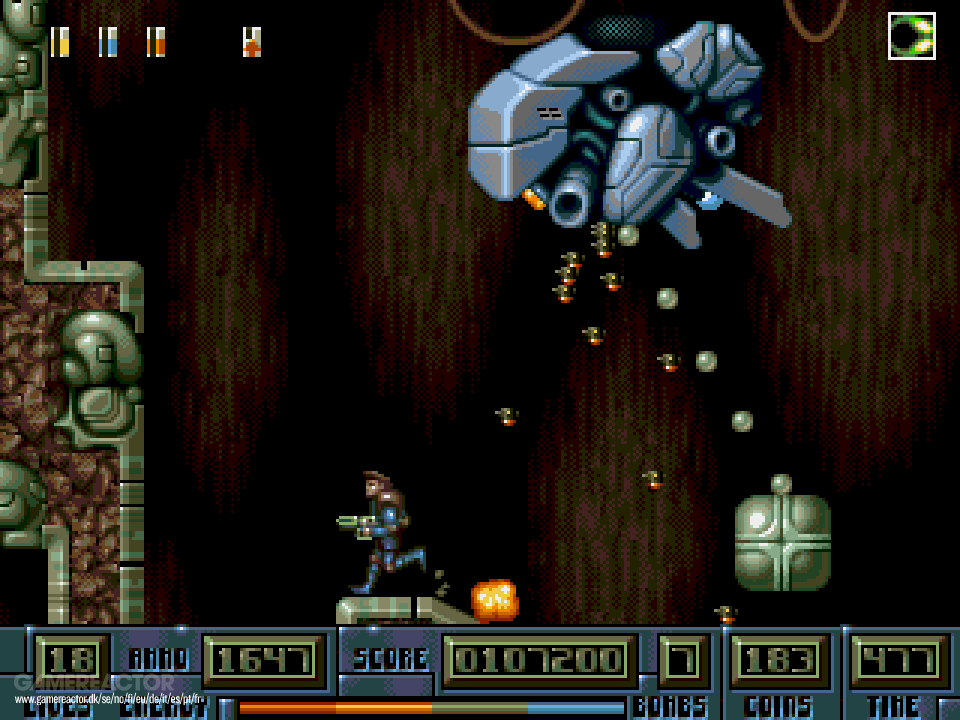960x720 pixels.
Task: Click the green ring weapon icon
Action: (911, 36)
